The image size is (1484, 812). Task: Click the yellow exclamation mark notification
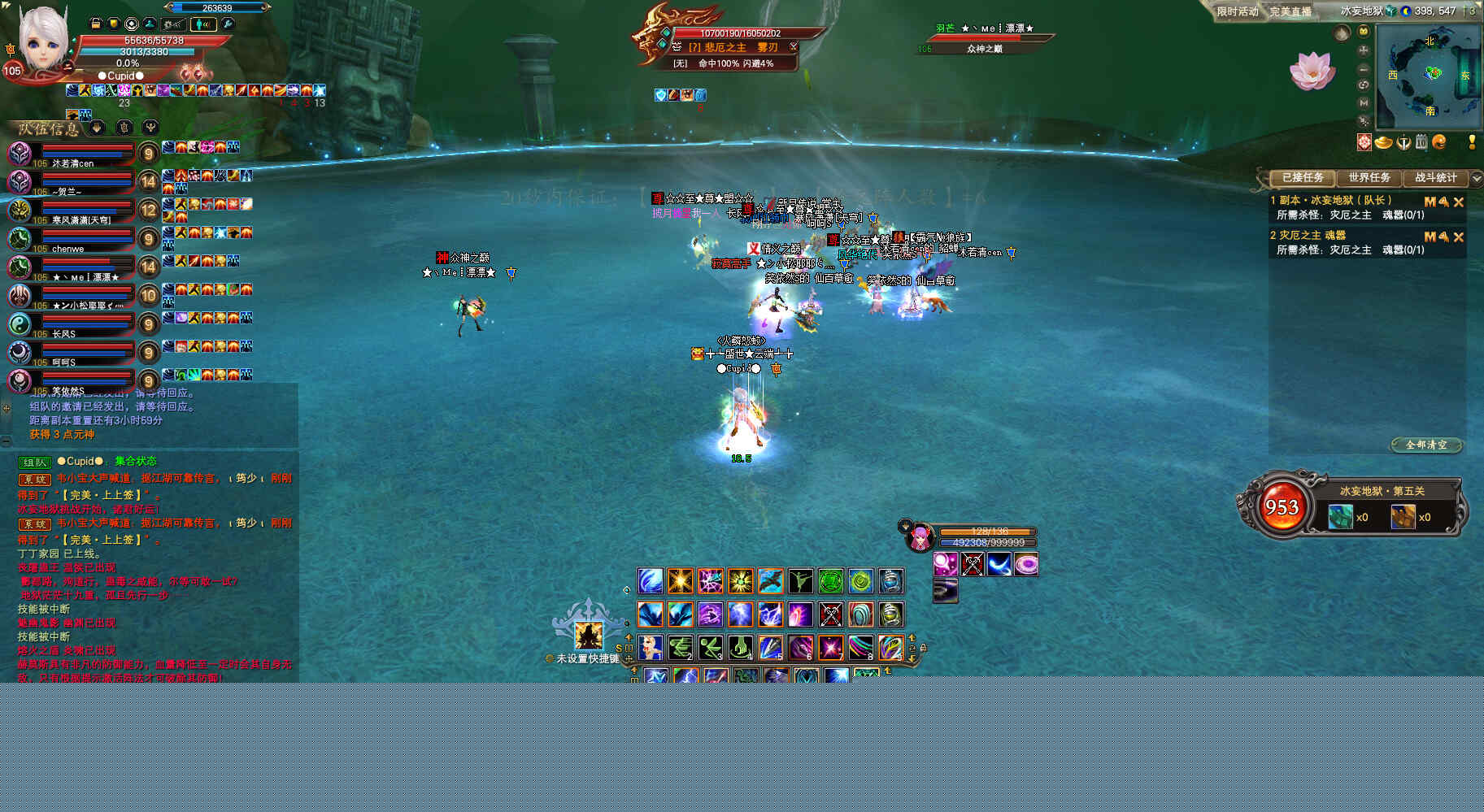click(1472, 142)
